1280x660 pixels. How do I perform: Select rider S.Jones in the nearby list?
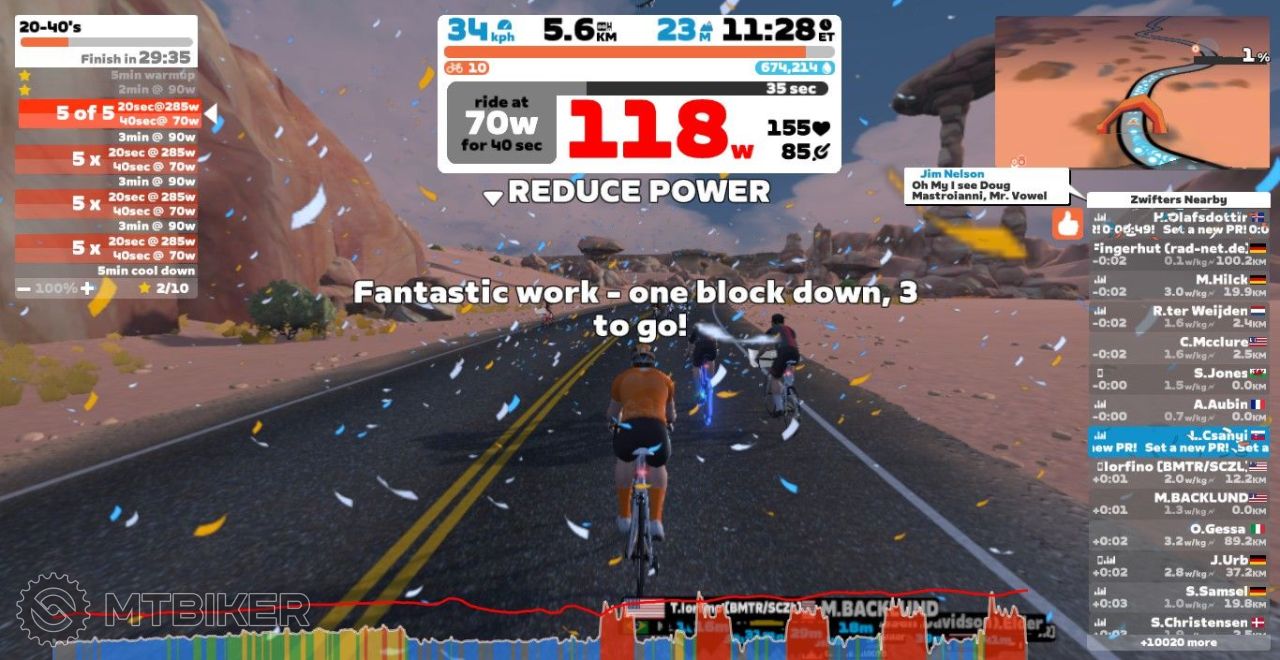click(1178, 379)
